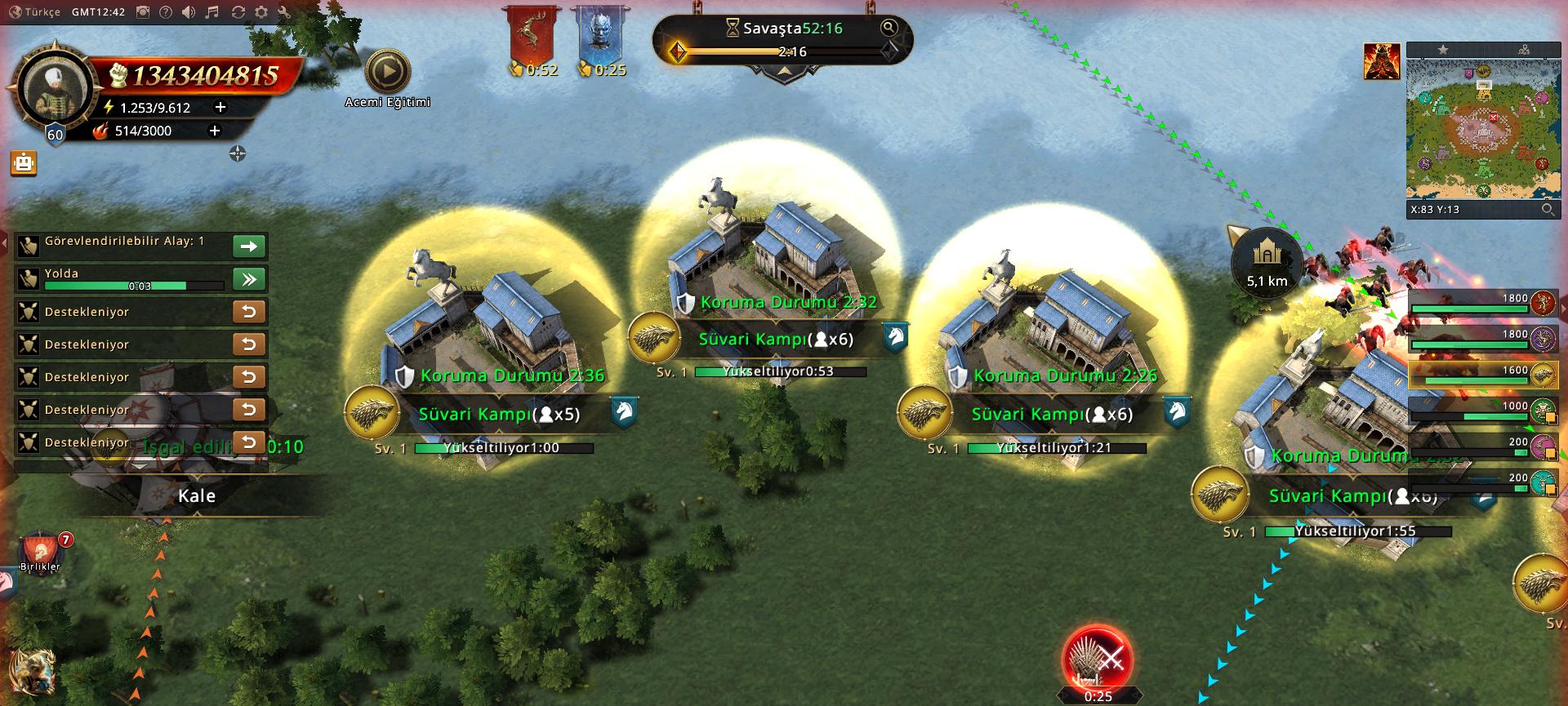Speed up the Yolda march

pos(249,279)
